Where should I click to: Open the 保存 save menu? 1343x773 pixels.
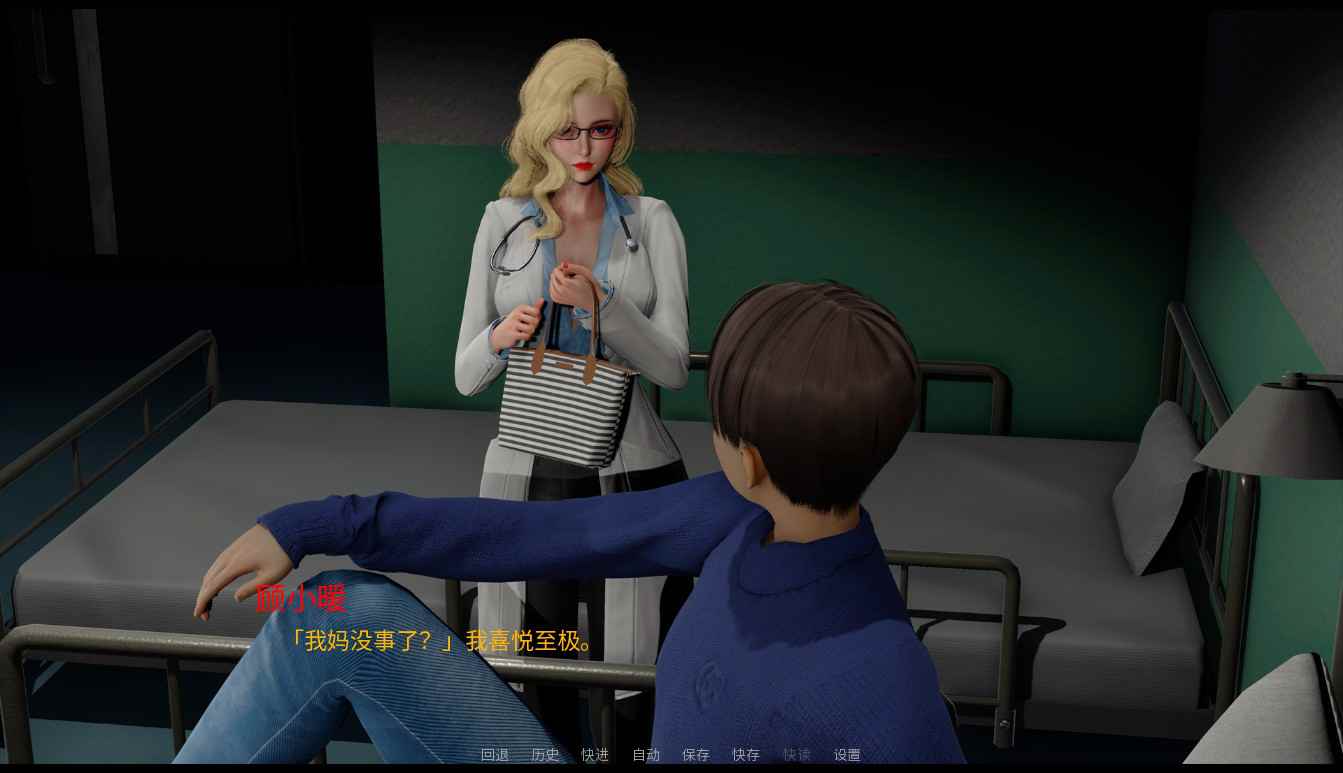click(696, 755)
